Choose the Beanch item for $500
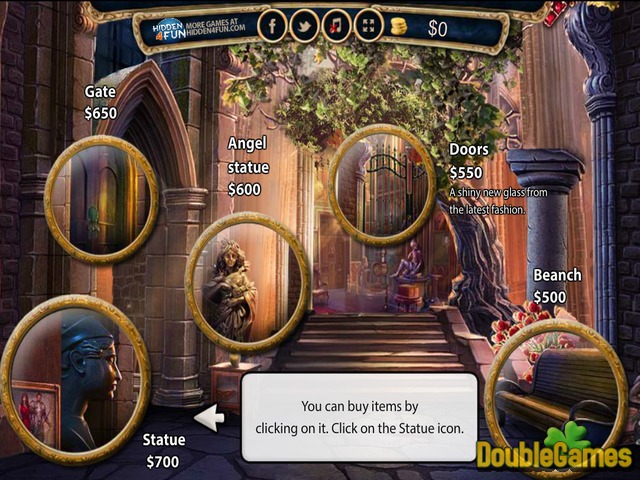 555,385
